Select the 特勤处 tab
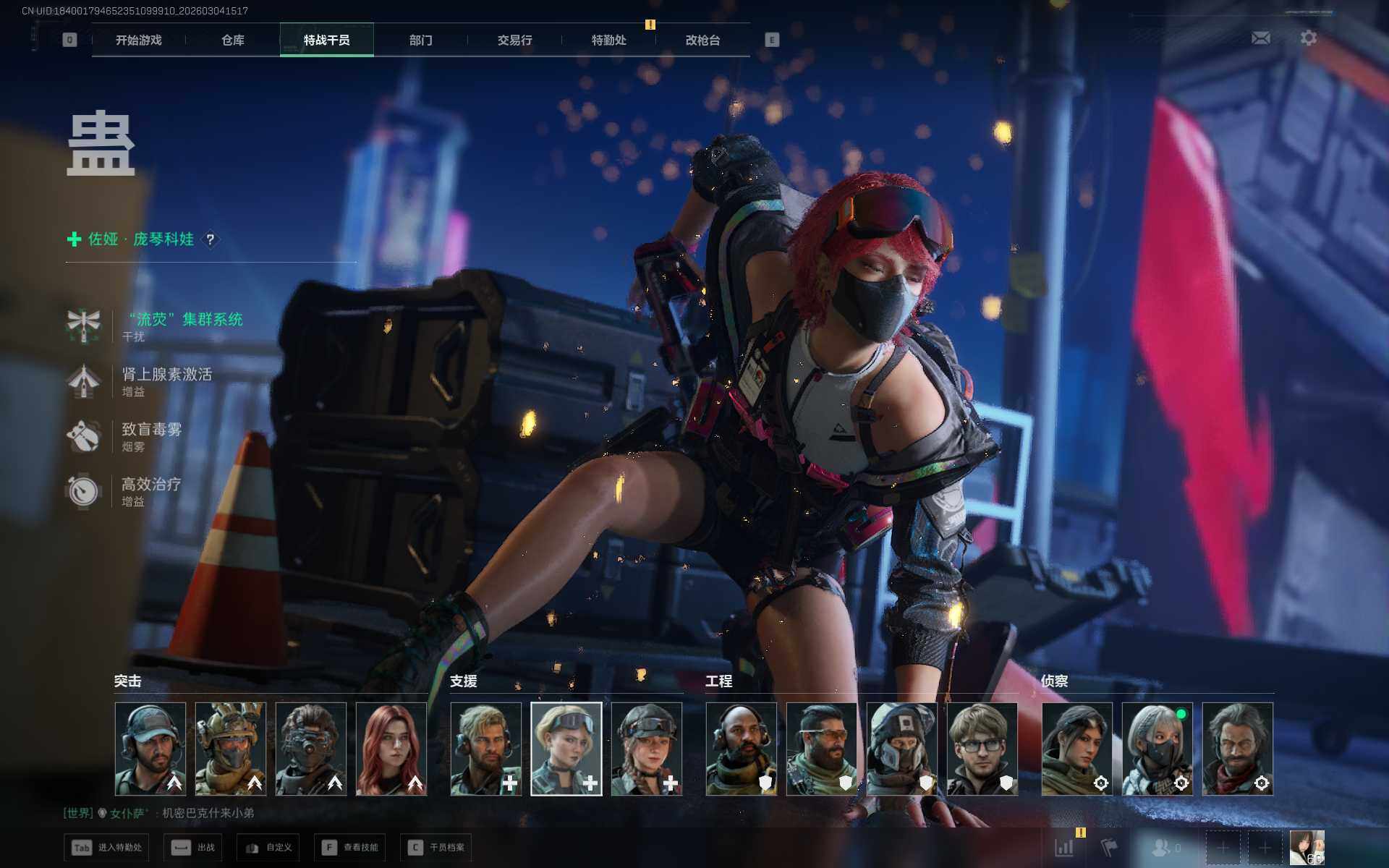The height and width of the screenshot is (868, 1389). click(x=609, y=41)
